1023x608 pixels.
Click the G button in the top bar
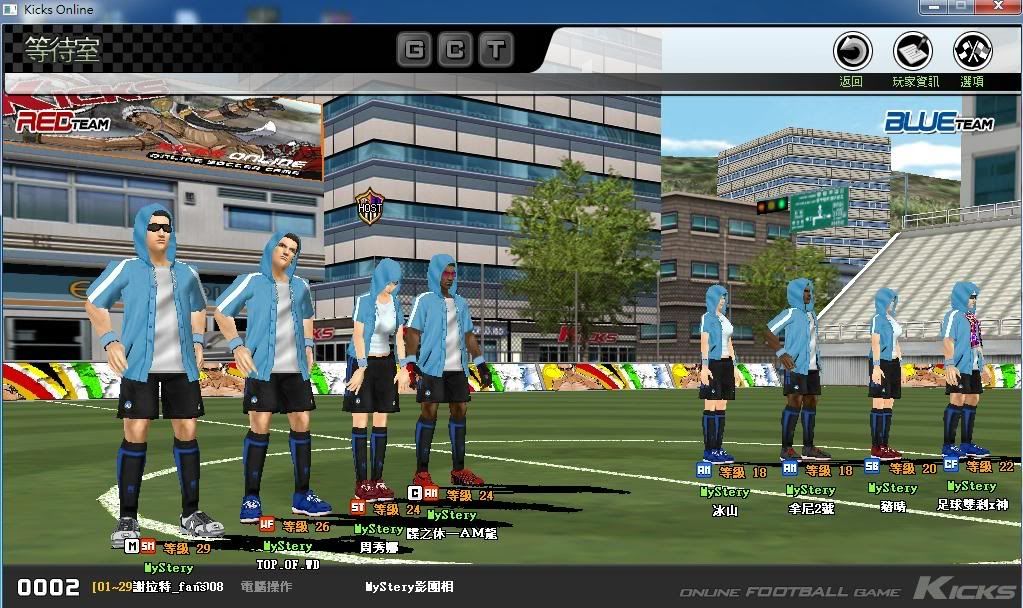point(414,50)
